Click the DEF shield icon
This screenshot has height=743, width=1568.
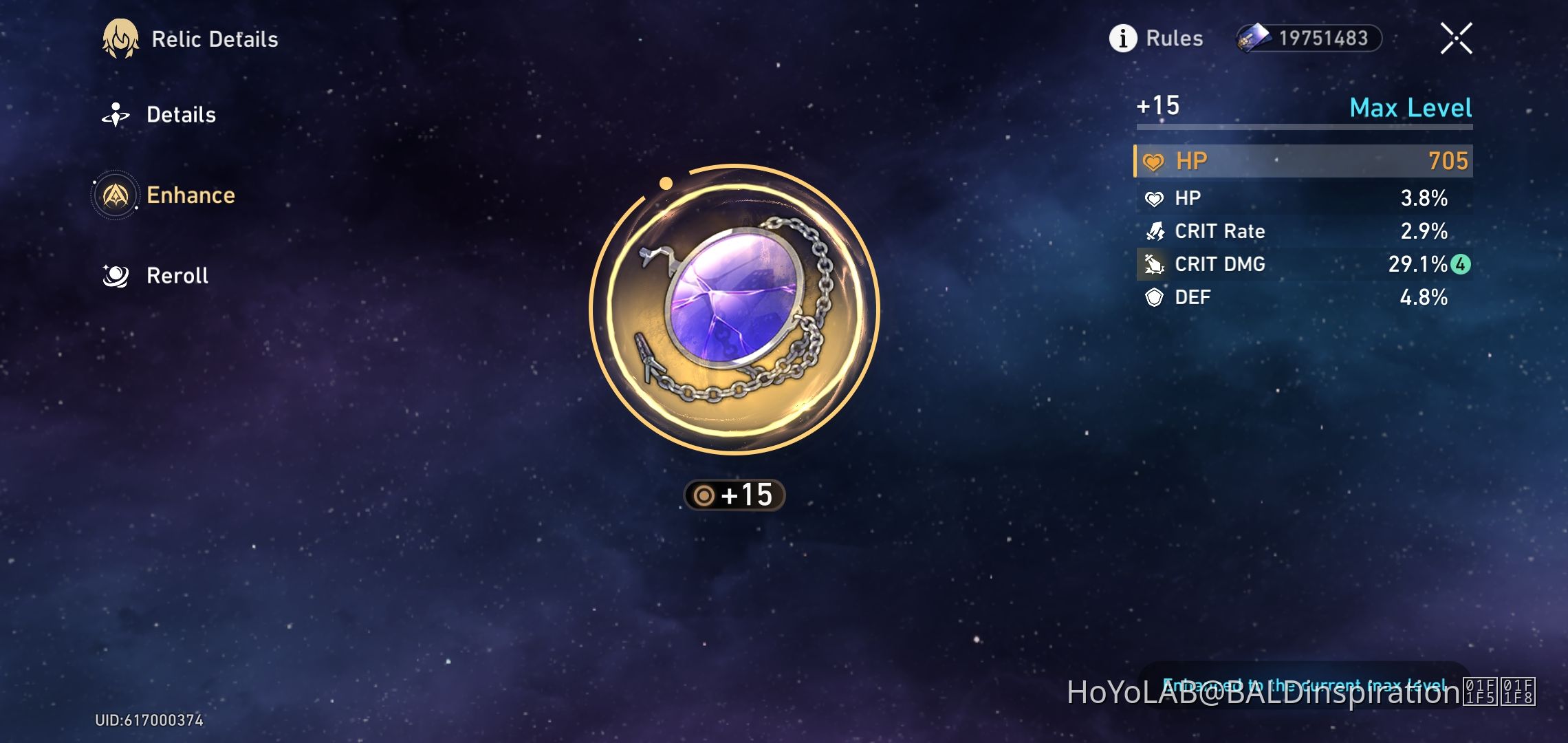[x=1154, y=297]
